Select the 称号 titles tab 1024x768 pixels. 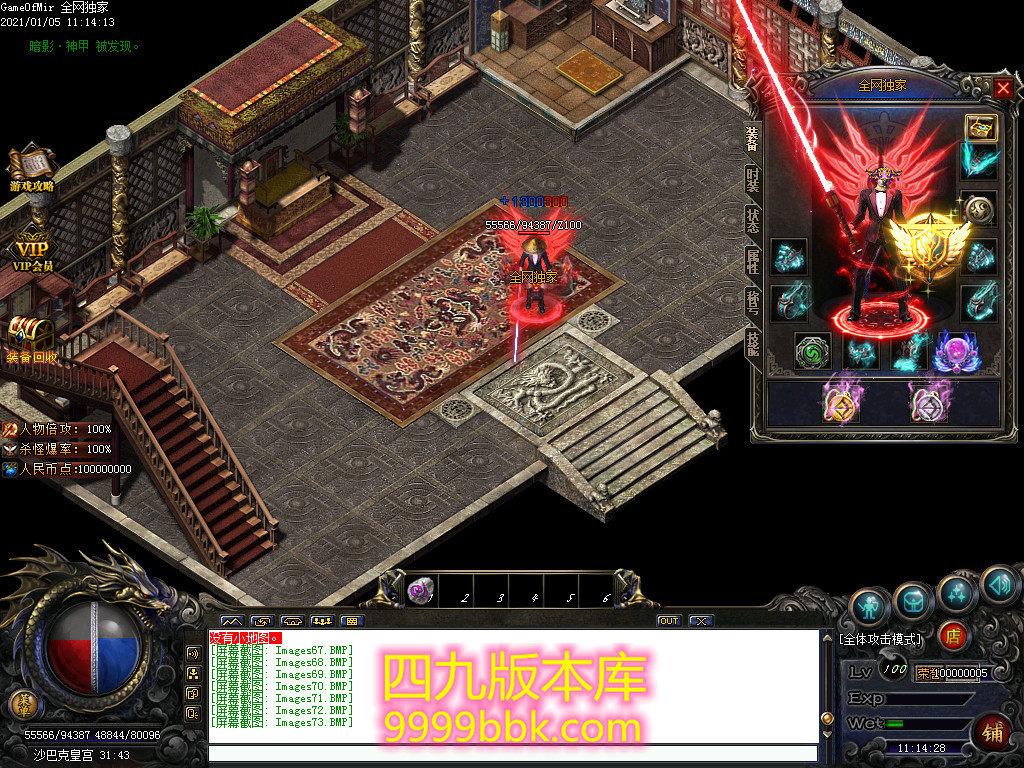click(x=753, y=302)
